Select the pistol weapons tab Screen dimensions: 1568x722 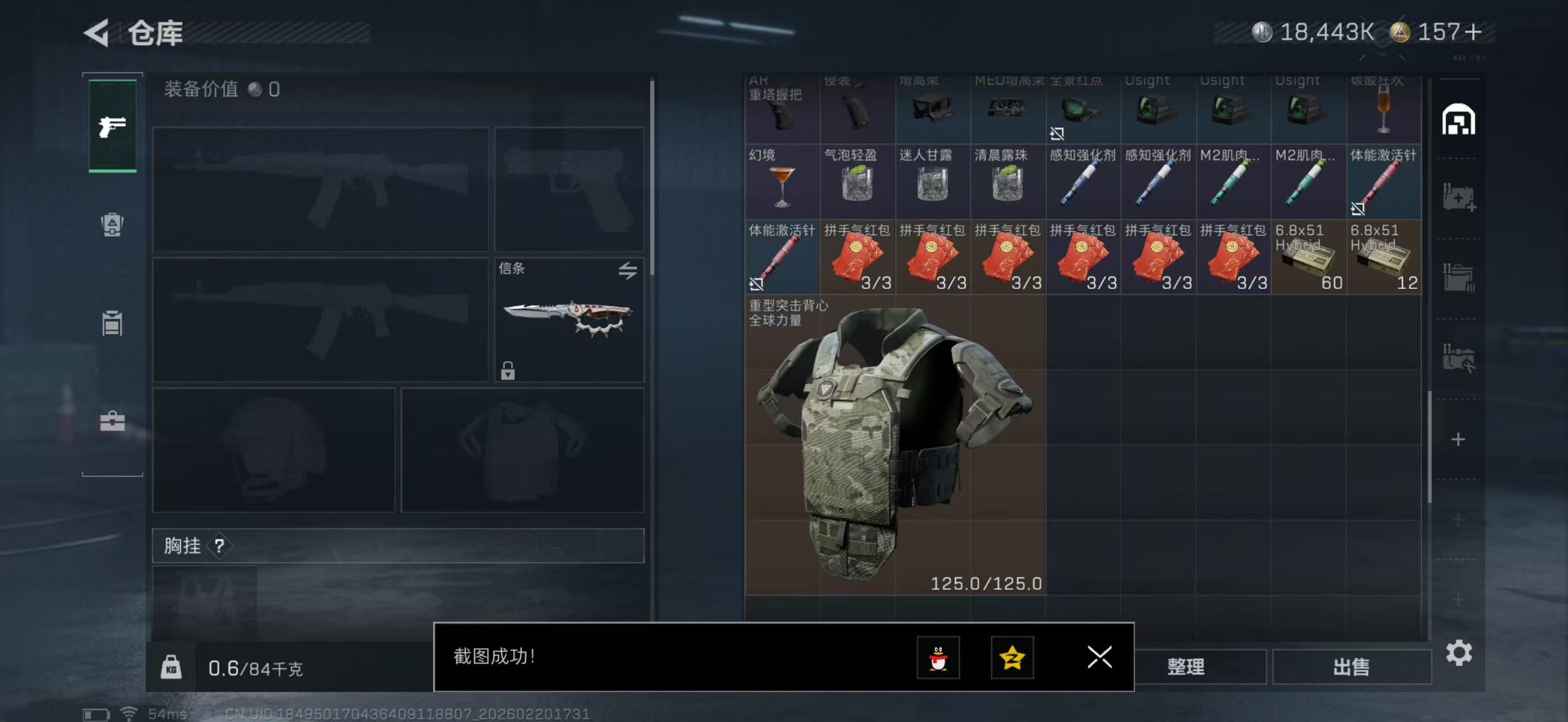click(113, 126)
